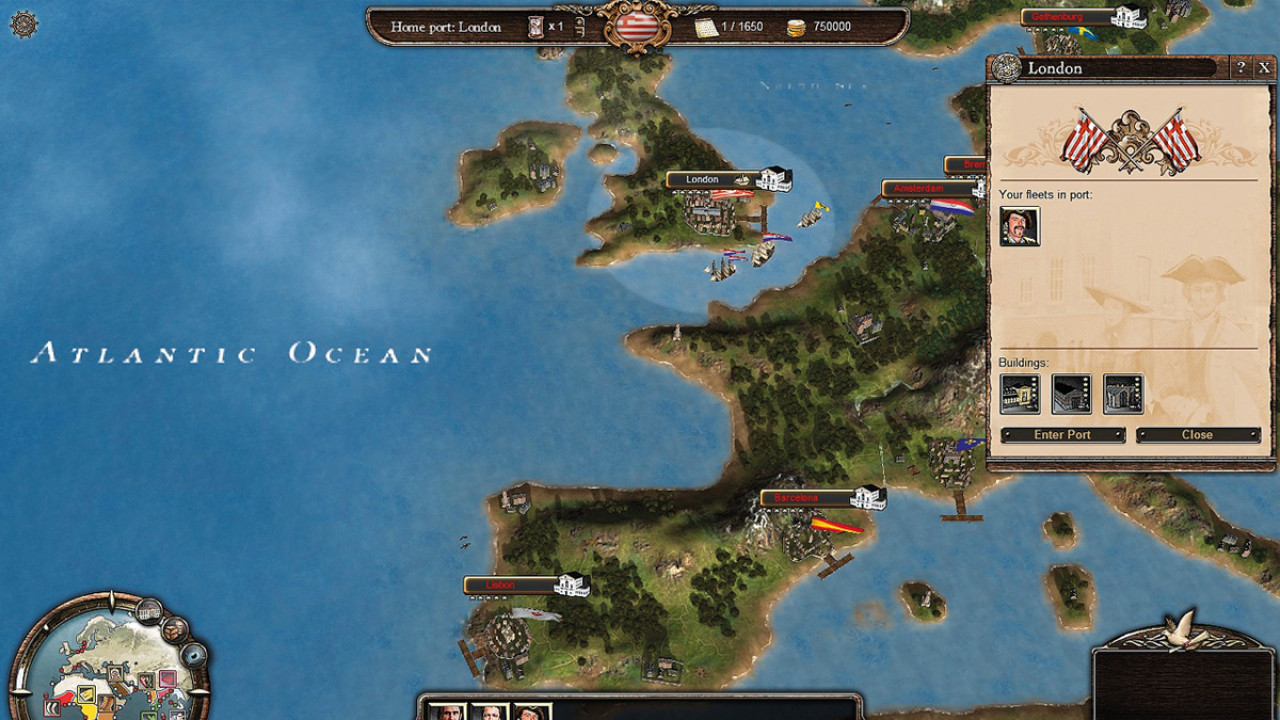Image resolution: width=1280 pixels, height=720 pixels.
Task: Open help with the question mark button
Action: pos(1241,68)
